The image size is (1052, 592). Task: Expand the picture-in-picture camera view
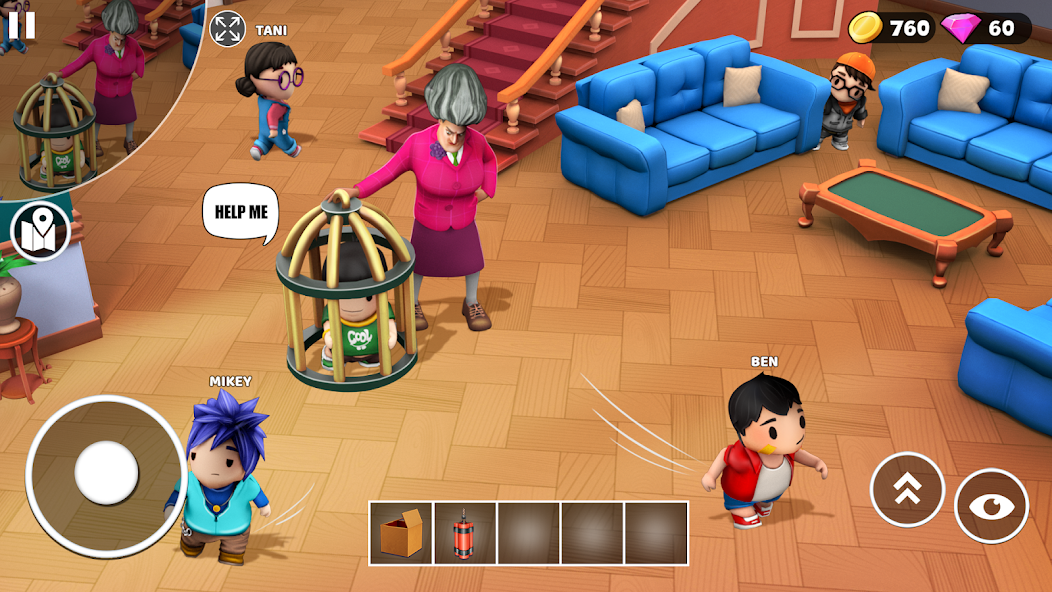coord(227,28)
